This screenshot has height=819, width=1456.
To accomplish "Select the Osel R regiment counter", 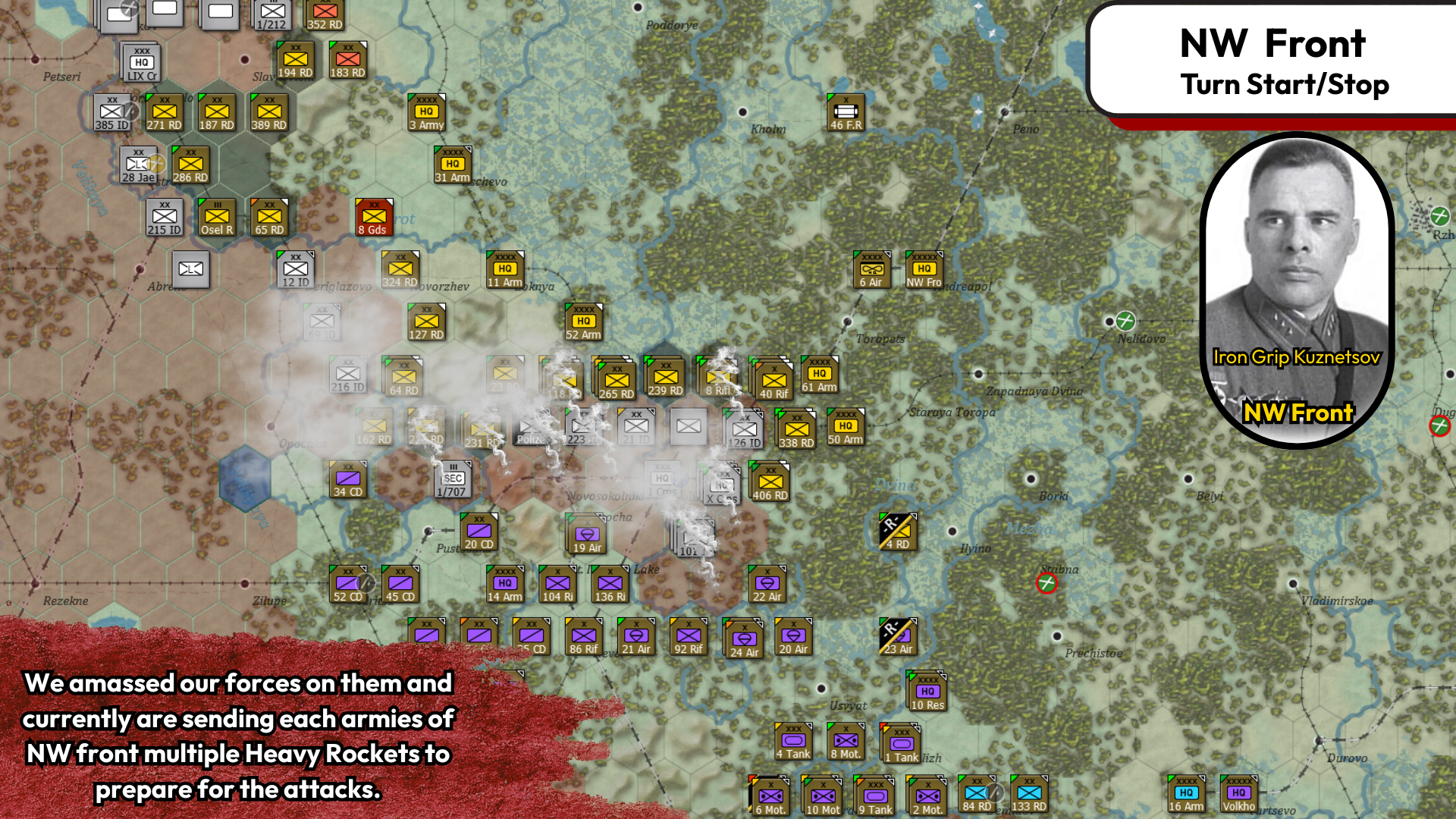I will pos(216,217).
